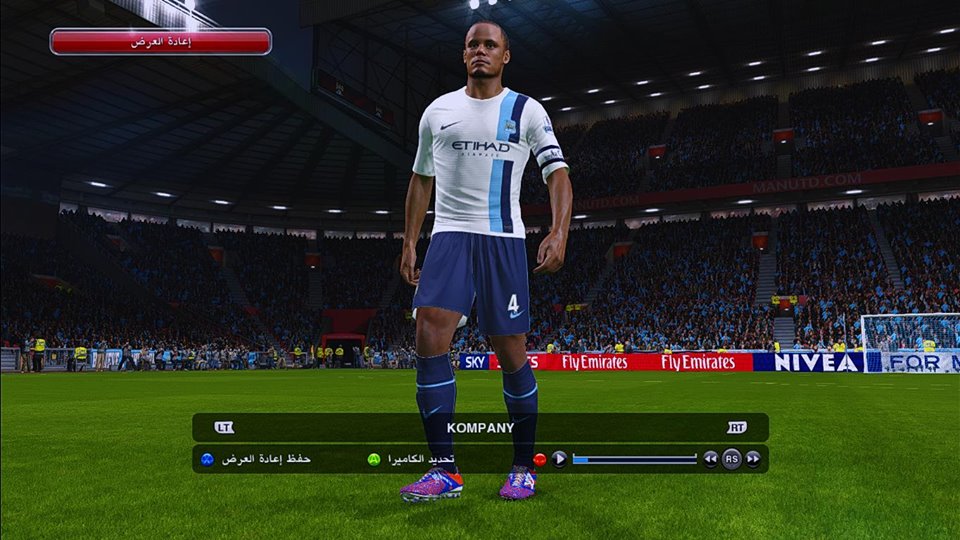The image size is (960, 540).
Task: Rewind the replay with the double-left arrows
Action: coord(710,459)
